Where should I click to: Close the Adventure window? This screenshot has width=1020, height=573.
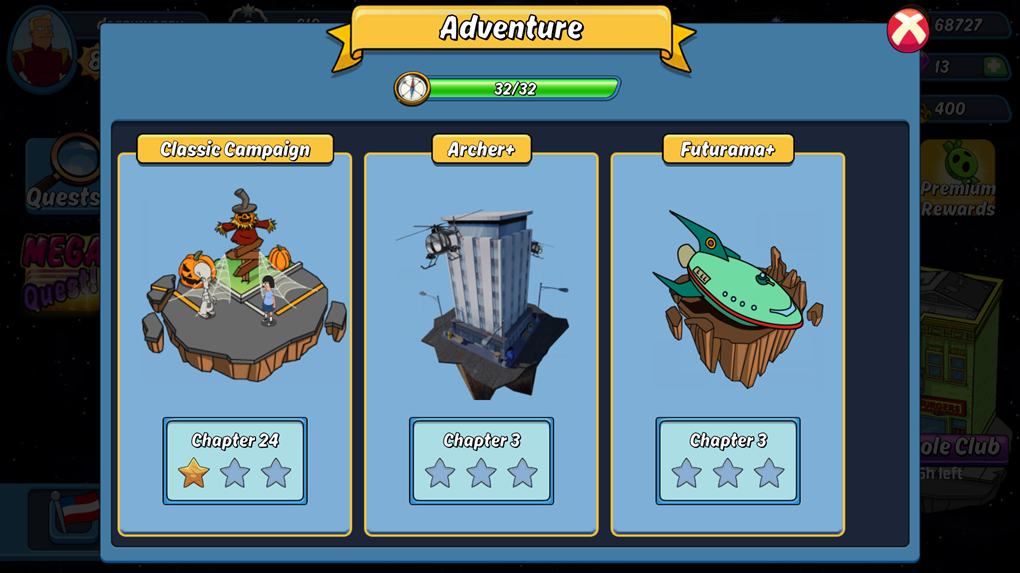pos(908,30)
